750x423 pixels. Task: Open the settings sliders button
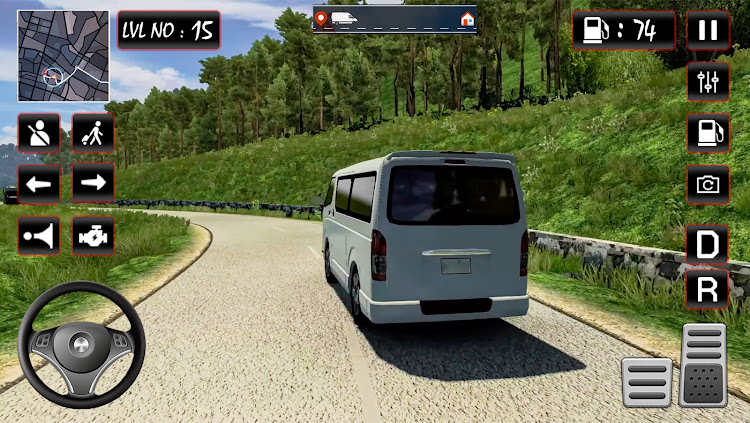(x=707, y=81)
